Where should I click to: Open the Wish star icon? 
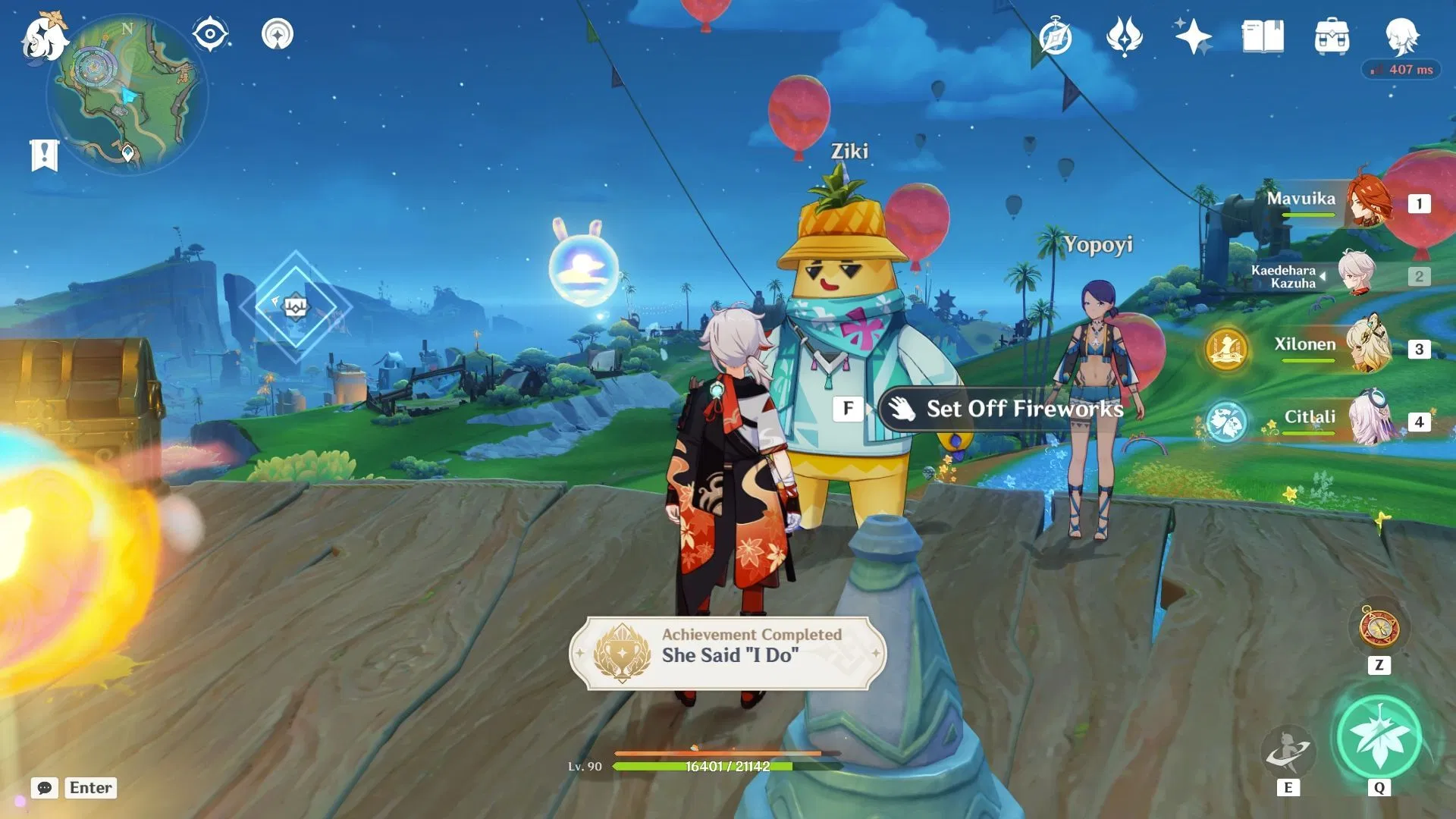pos(1193,37)
